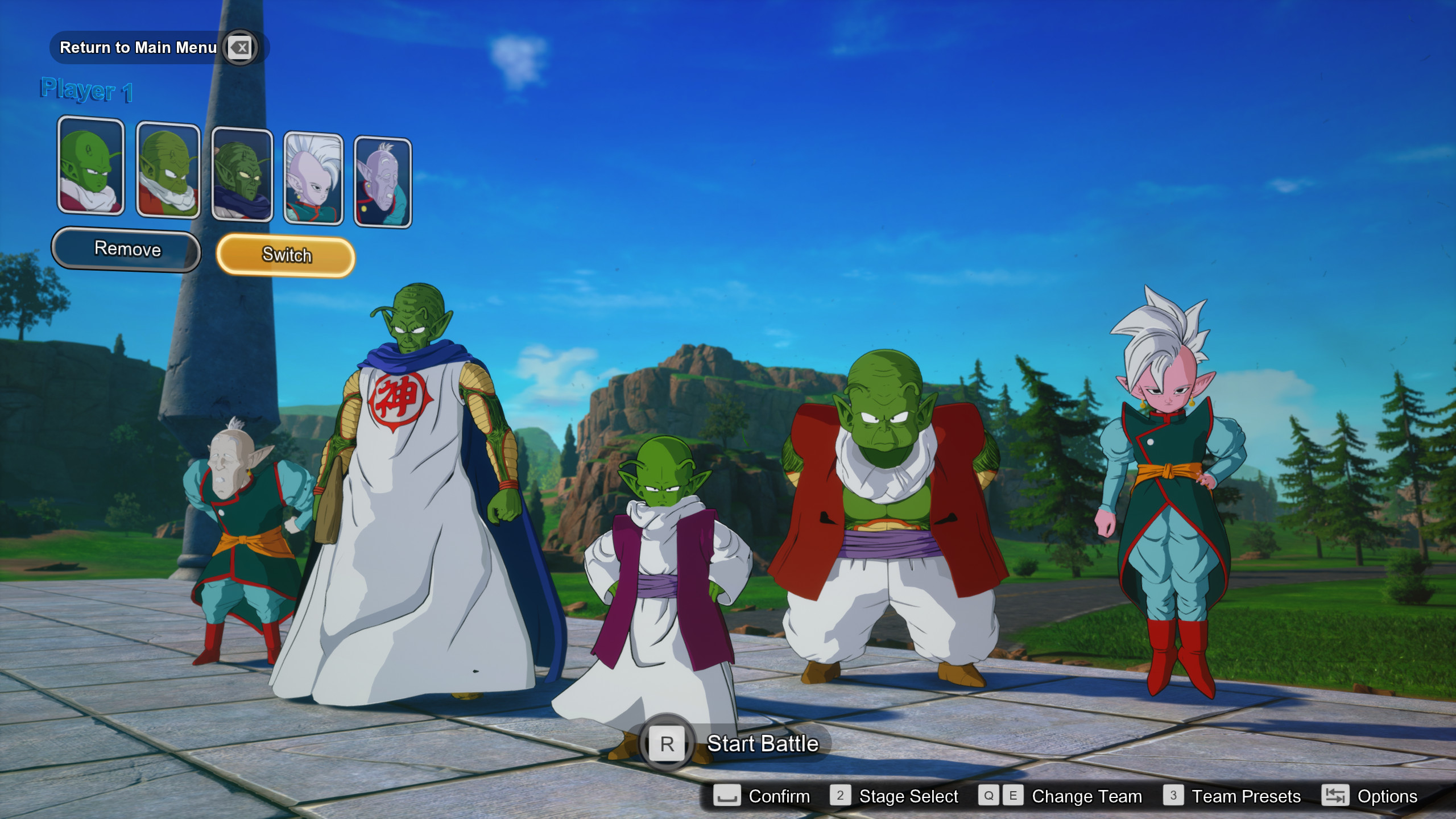1456x819 pixels.
Task: Click the backspace X icon beside Return to Main Menu
Action: click(x=239, y=48)
